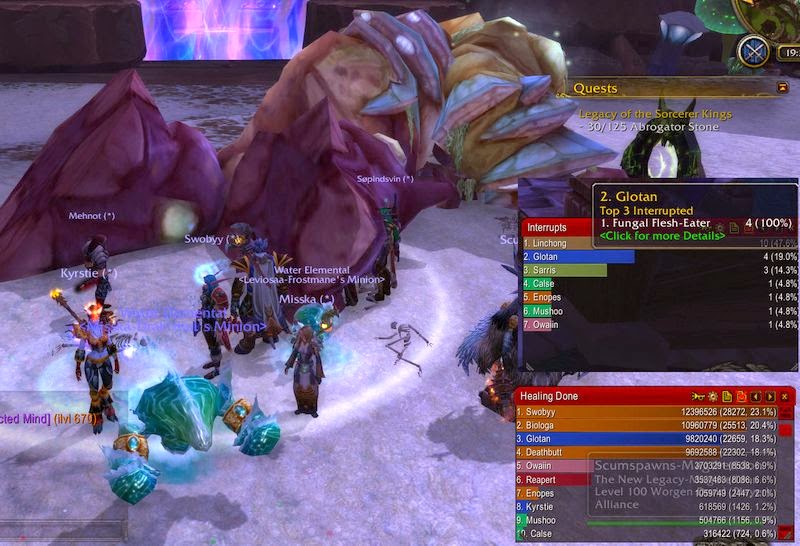
Task: Collapse the Quests tracker header button
Action: point(782,88)
